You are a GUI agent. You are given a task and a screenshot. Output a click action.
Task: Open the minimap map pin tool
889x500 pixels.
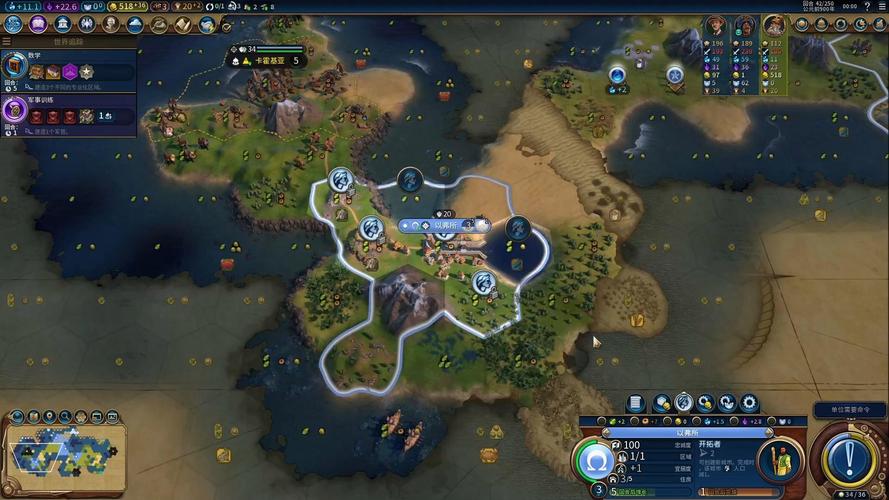point(49,417)
